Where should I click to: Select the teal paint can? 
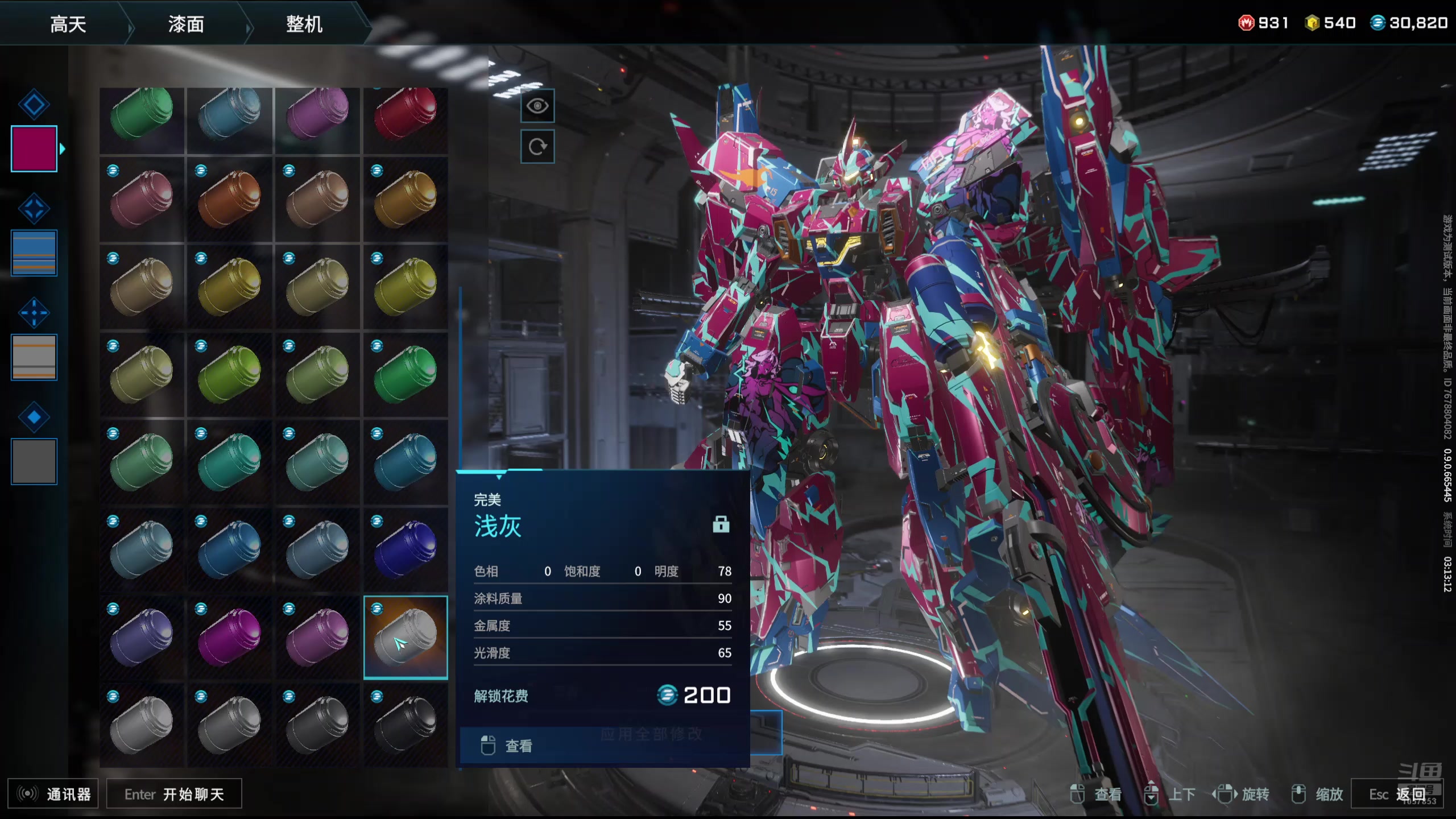pyautogui.click(x=230, y=462)
